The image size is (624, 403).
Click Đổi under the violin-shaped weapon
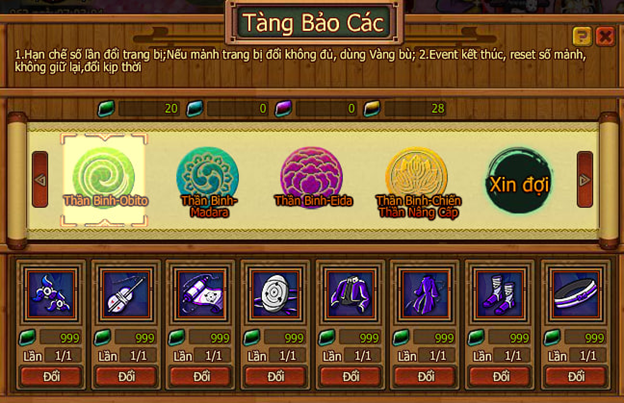coord(126,376)
